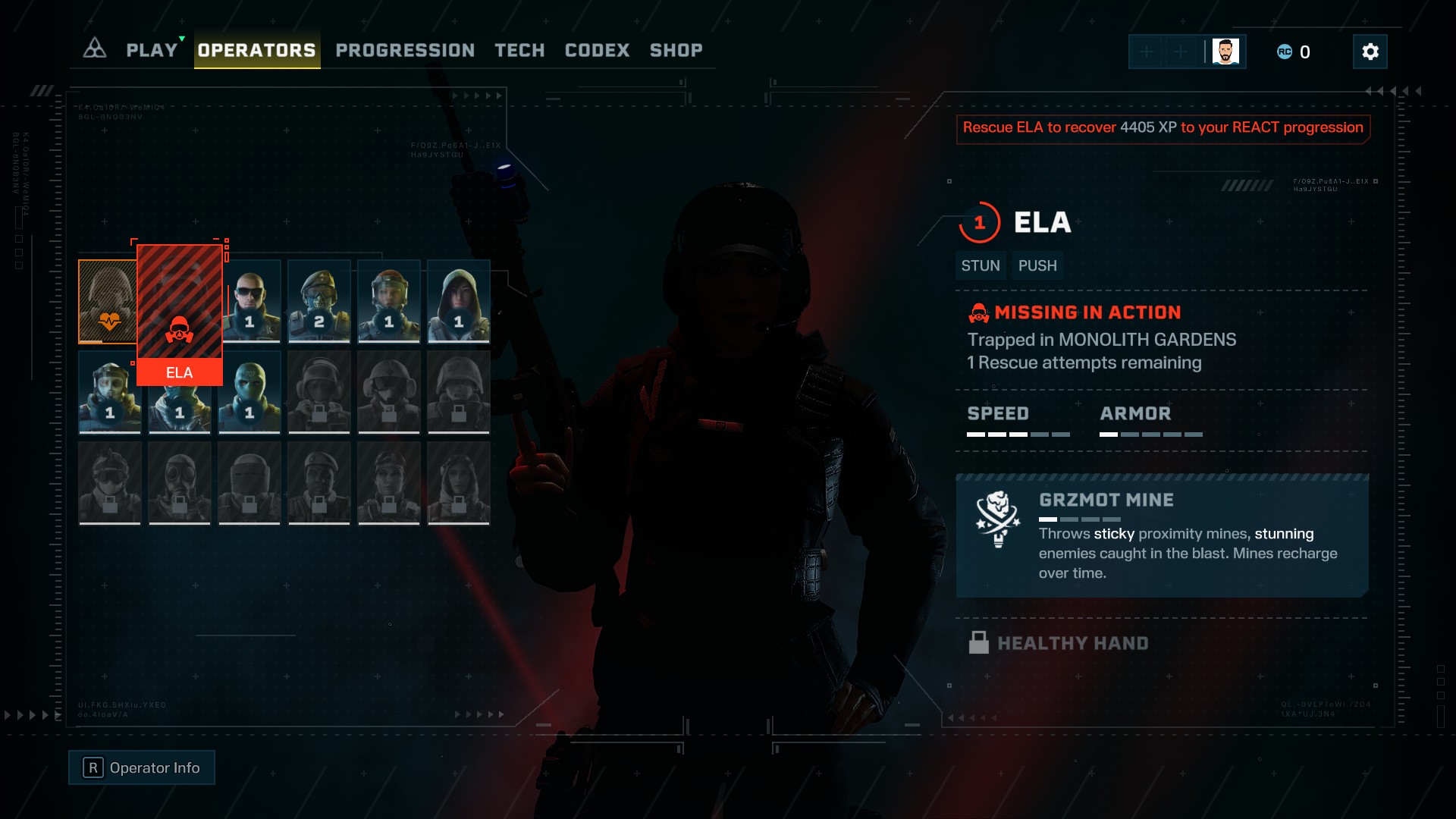Open the Operator Info panel
Screen dimensions: 1456x819
pyautogui.click(x=142, y=767)
